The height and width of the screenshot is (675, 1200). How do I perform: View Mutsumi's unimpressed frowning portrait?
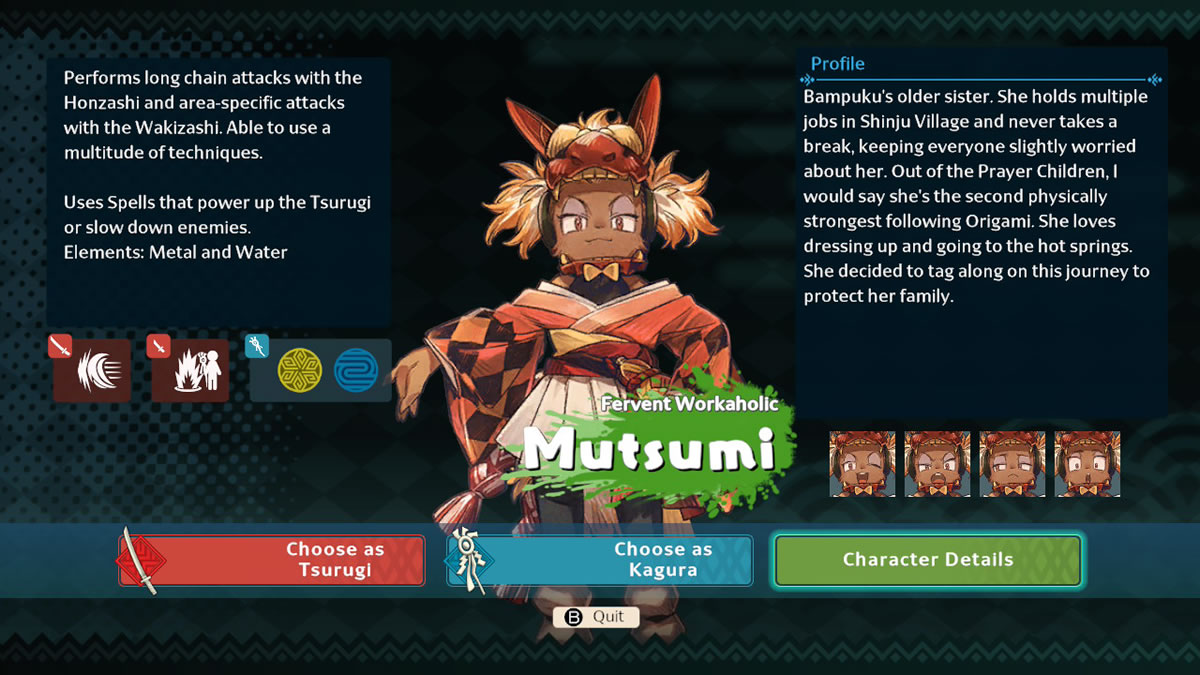point(1012,464)
